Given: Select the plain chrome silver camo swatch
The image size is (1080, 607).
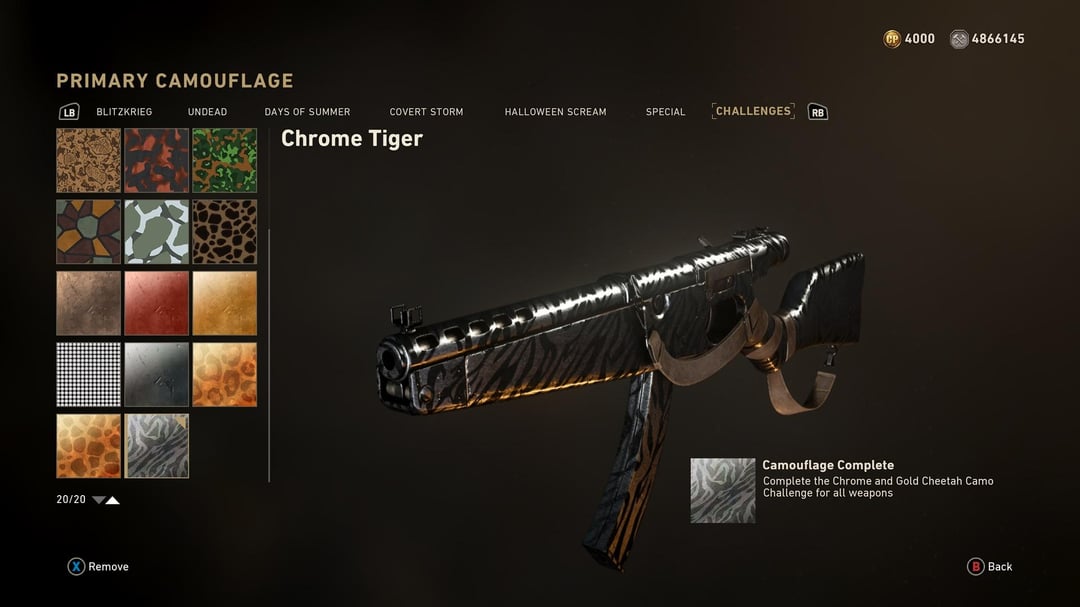Looking at the screenshot, I should pos(156,375).
